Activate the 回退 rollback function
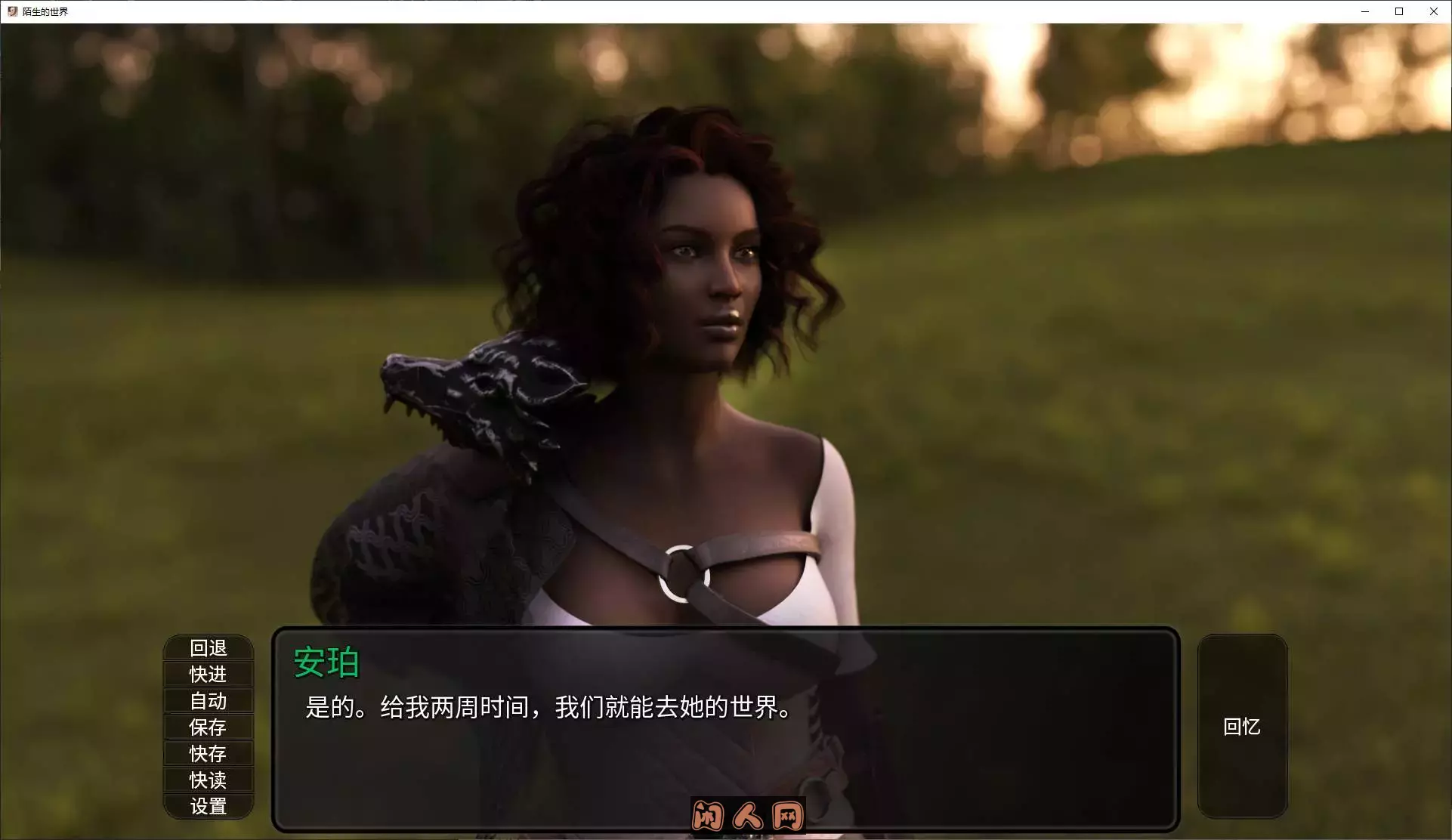The image size is (1452, 840). [x=209, y=647]
